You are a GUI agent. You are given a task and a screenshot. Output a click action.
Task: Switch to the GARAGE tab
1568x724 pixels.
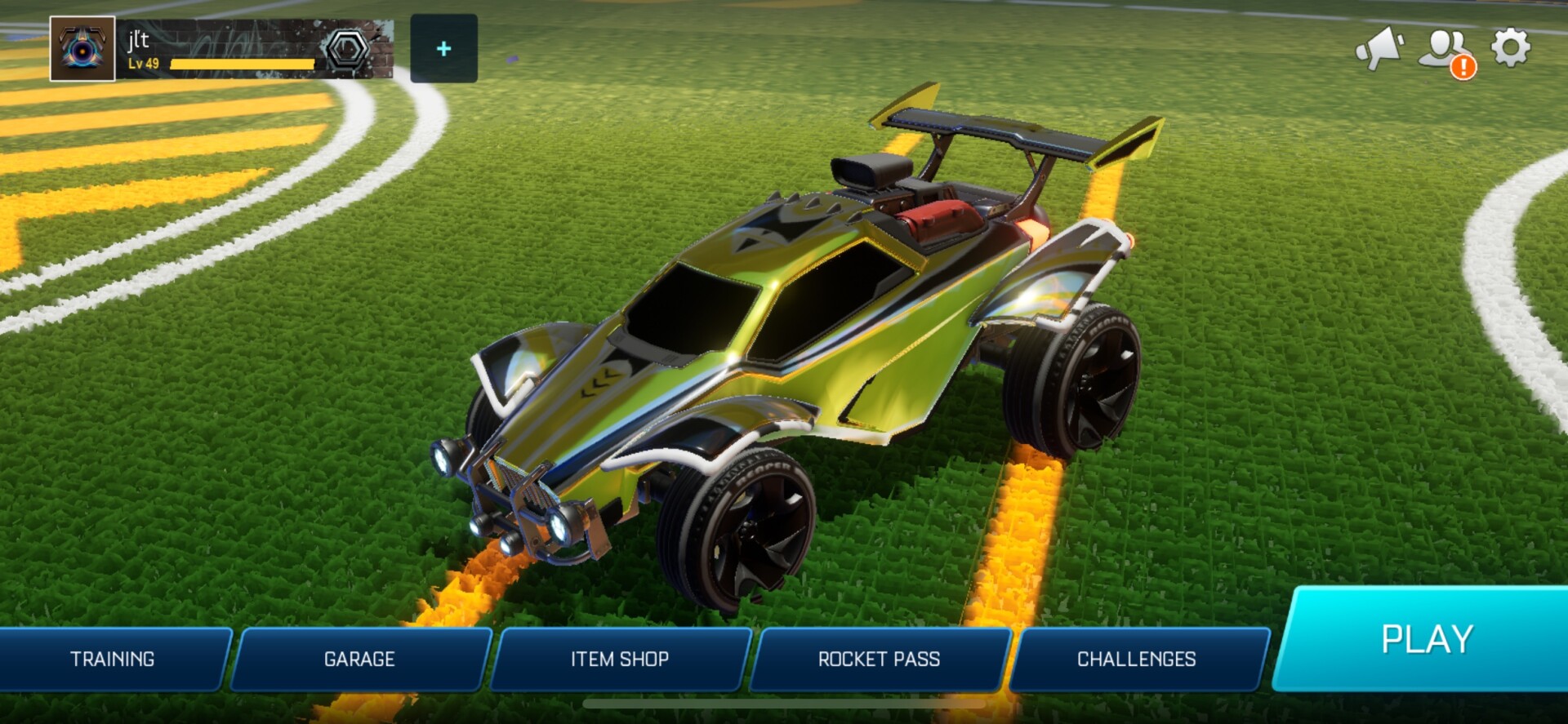pyautogui.click(x=361, y=659)
